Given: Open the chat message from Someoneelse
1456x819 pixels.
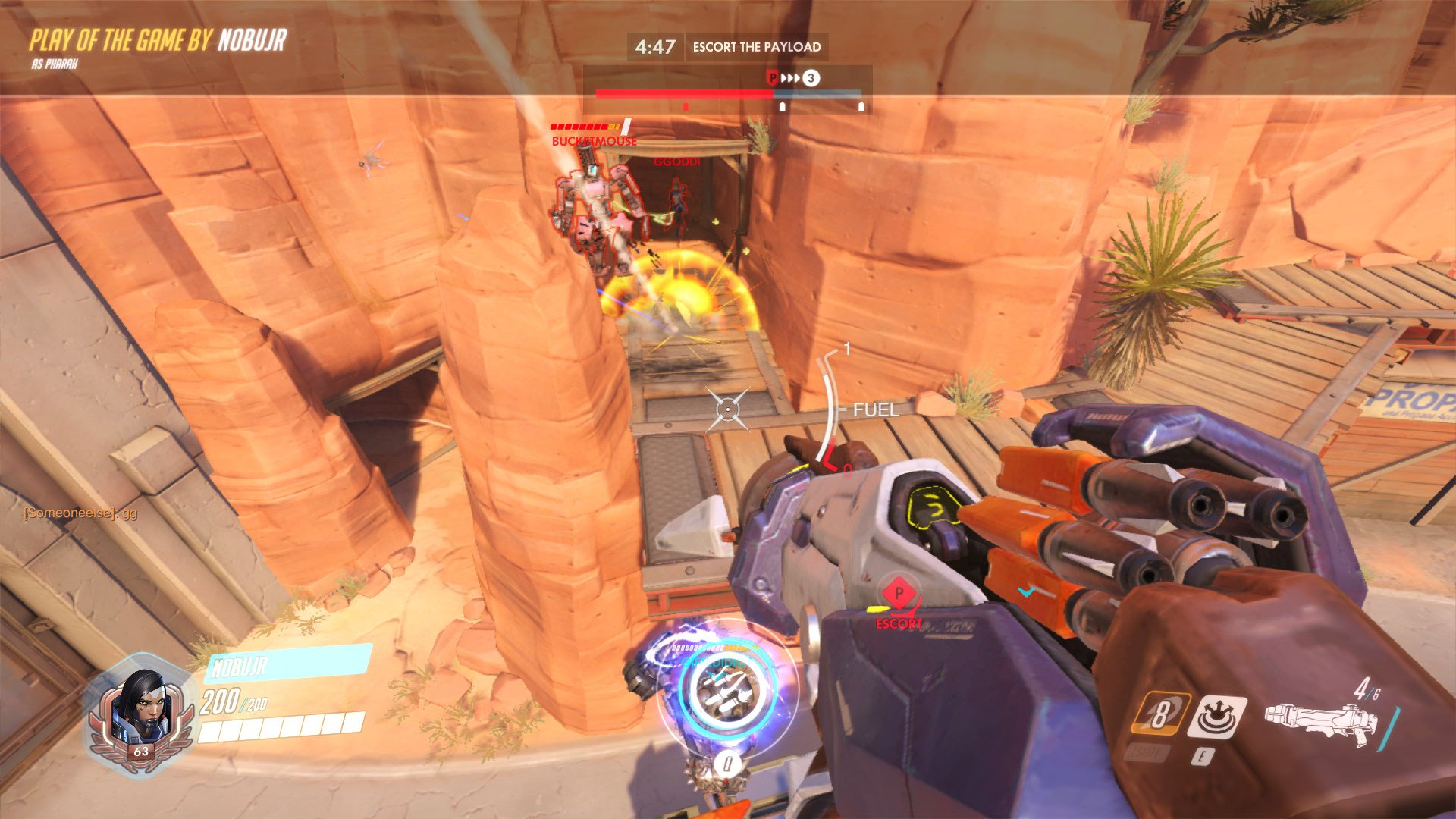Looking at the screenshot, I should pyautogui.click(x=80, y=513).
